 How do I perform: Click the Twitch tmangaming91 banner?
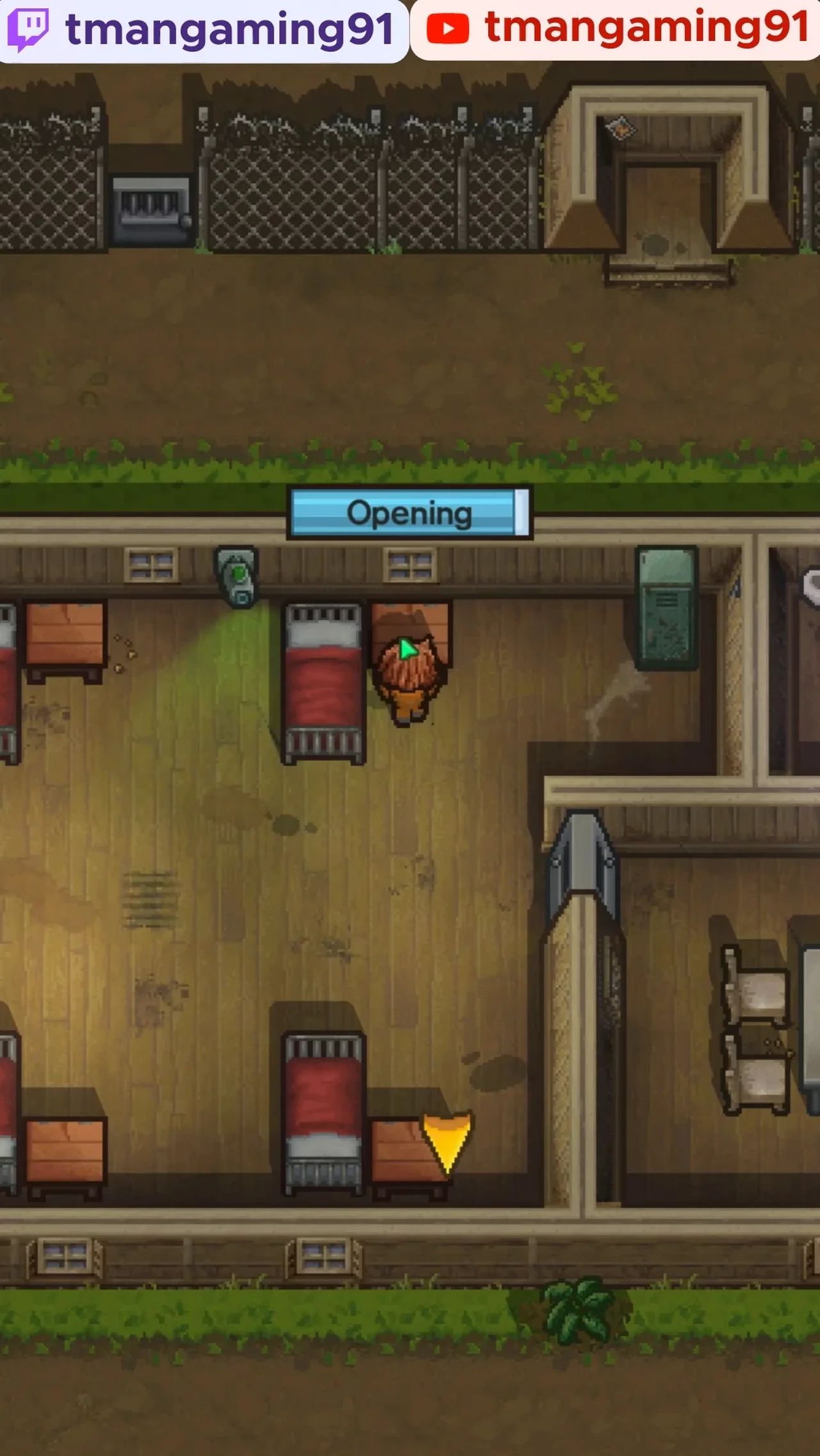(204, 30)
